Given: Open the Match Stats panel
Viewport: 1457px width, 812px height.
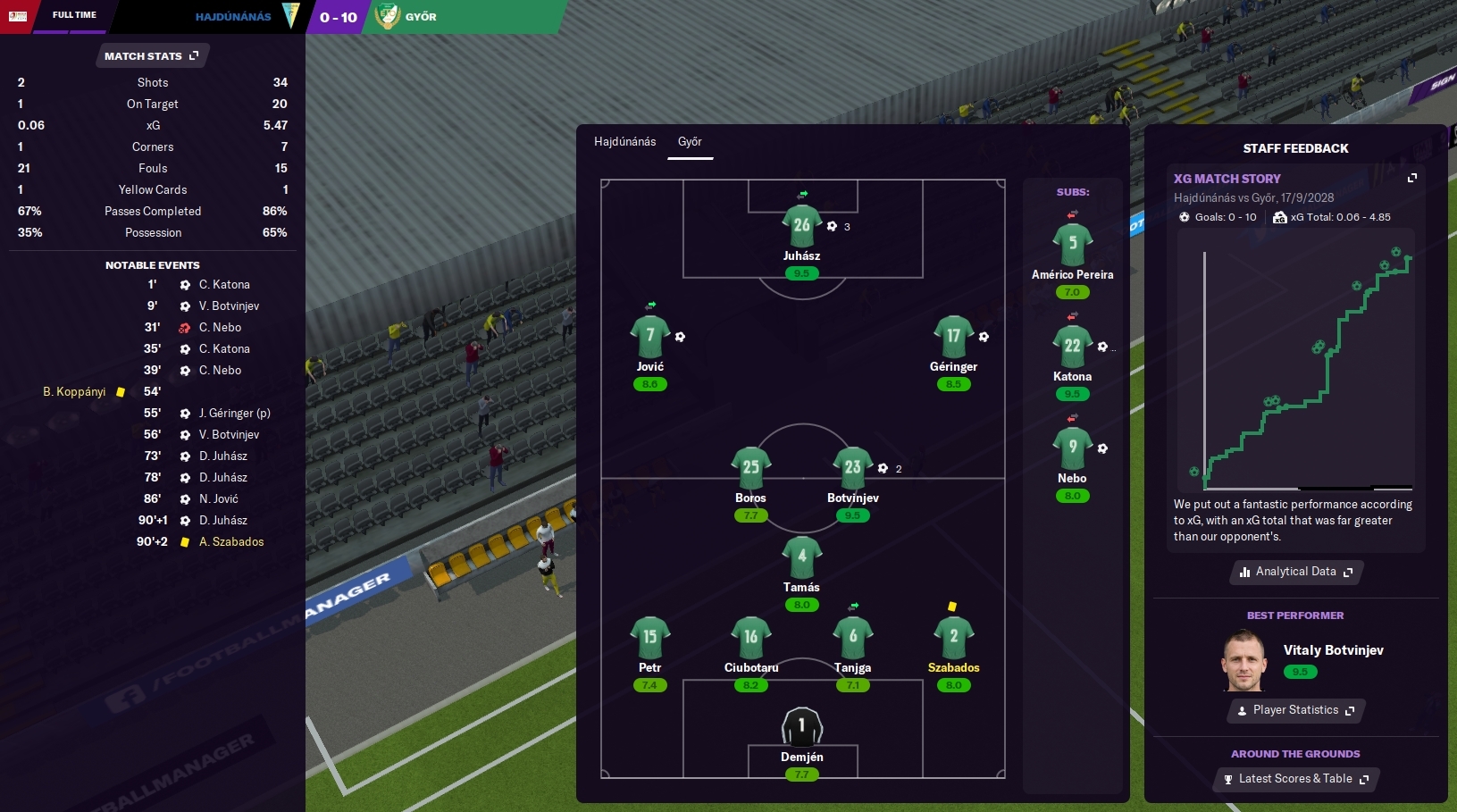Looking at the screenshot, I should point(151,56).
